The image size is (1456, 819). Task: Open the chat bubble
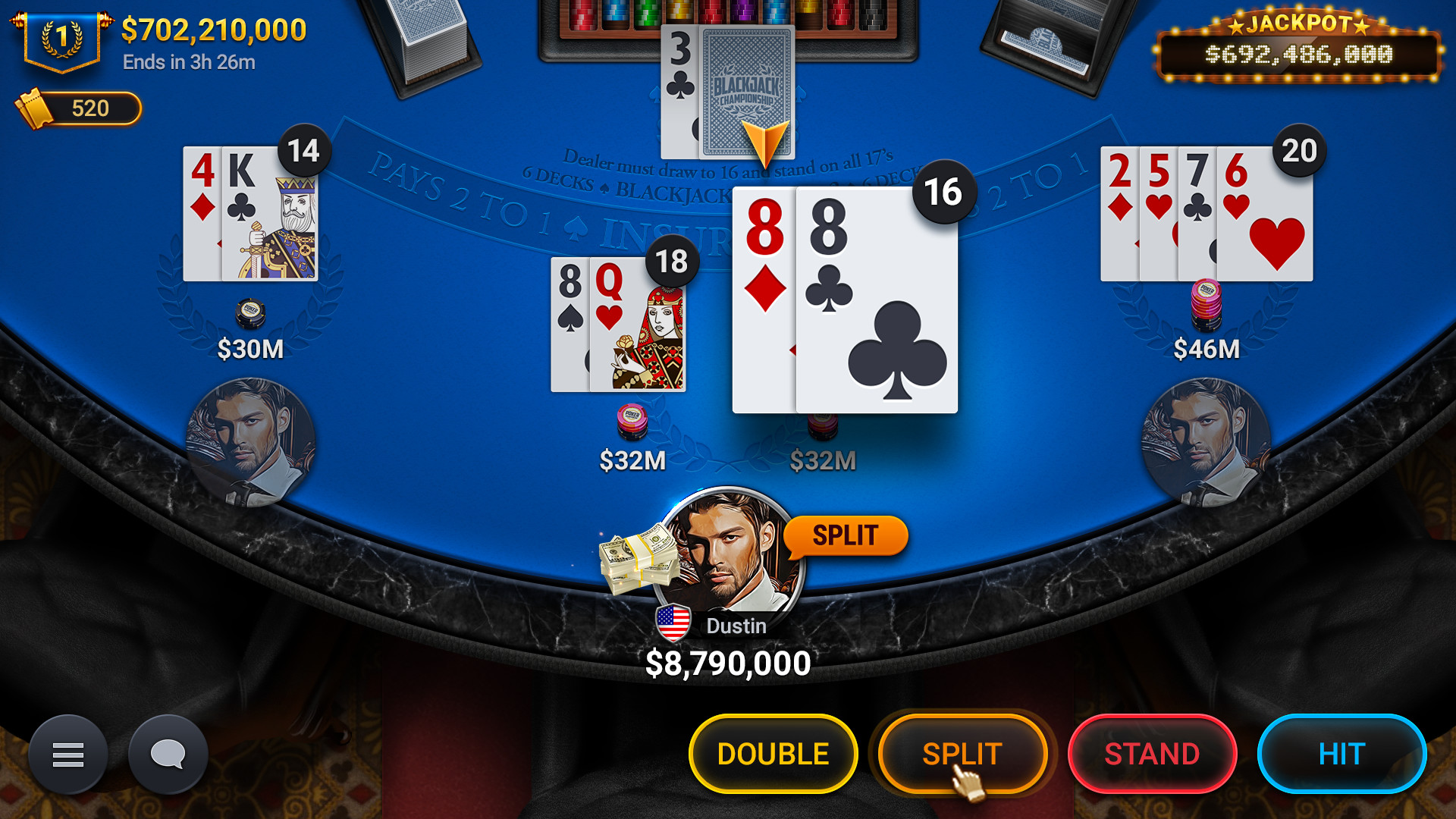[168, 754]
